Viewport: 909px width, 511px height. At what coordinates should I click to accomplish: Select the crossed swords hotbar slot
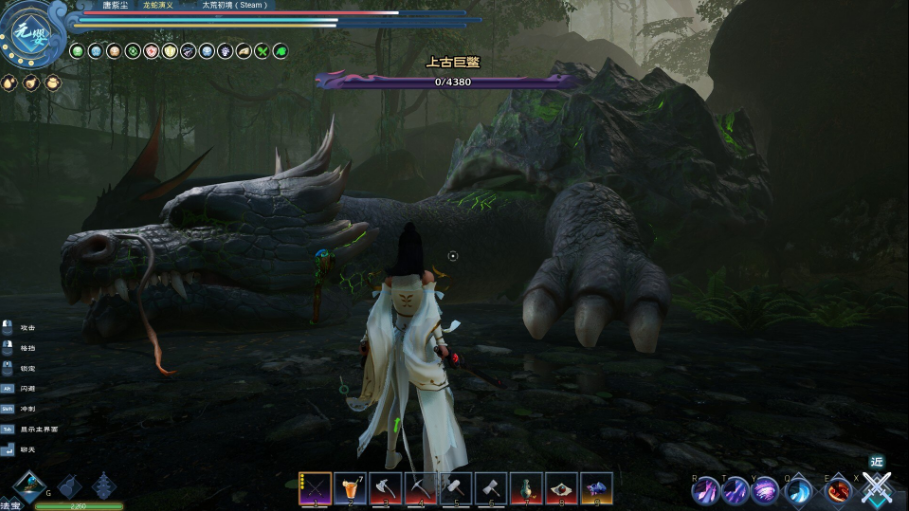click(315, 488)
